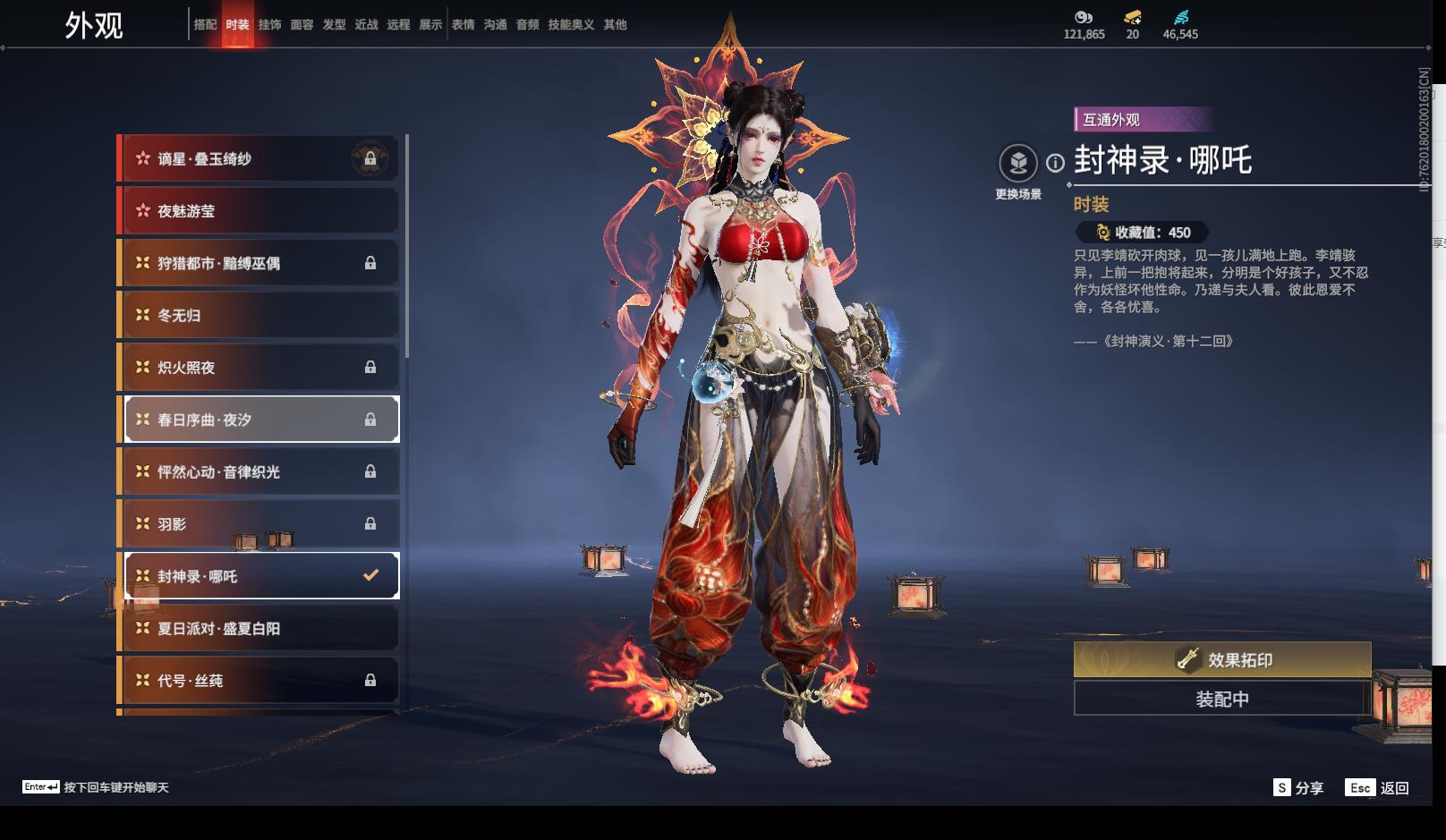The width and height of the screenshot is (1446, 840).
Task: Pick the 羽影 outfit entry
Action: point(259,524)
